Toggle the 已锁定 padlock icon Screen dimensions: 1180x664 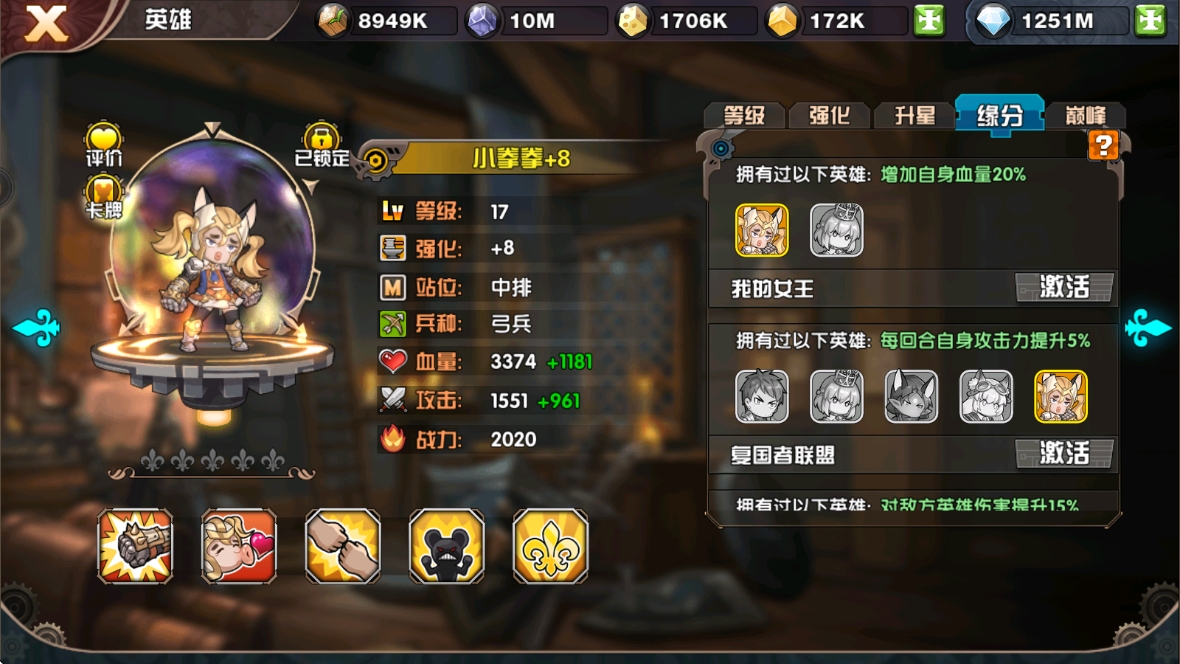coord(322,143)
